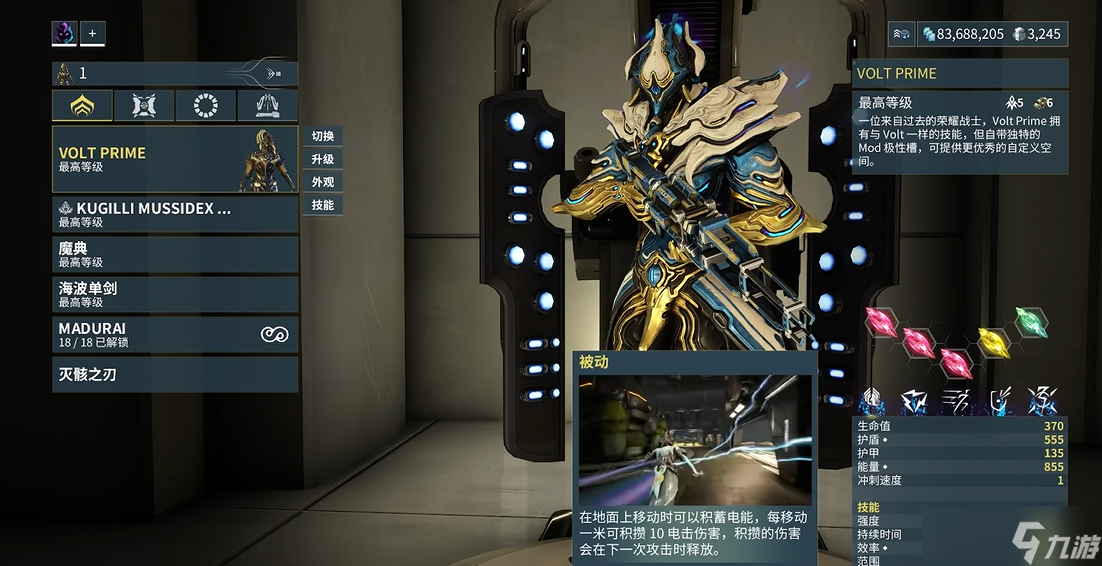
Task: Open the segmented ring icon tab
Action: tap(206, 105)
